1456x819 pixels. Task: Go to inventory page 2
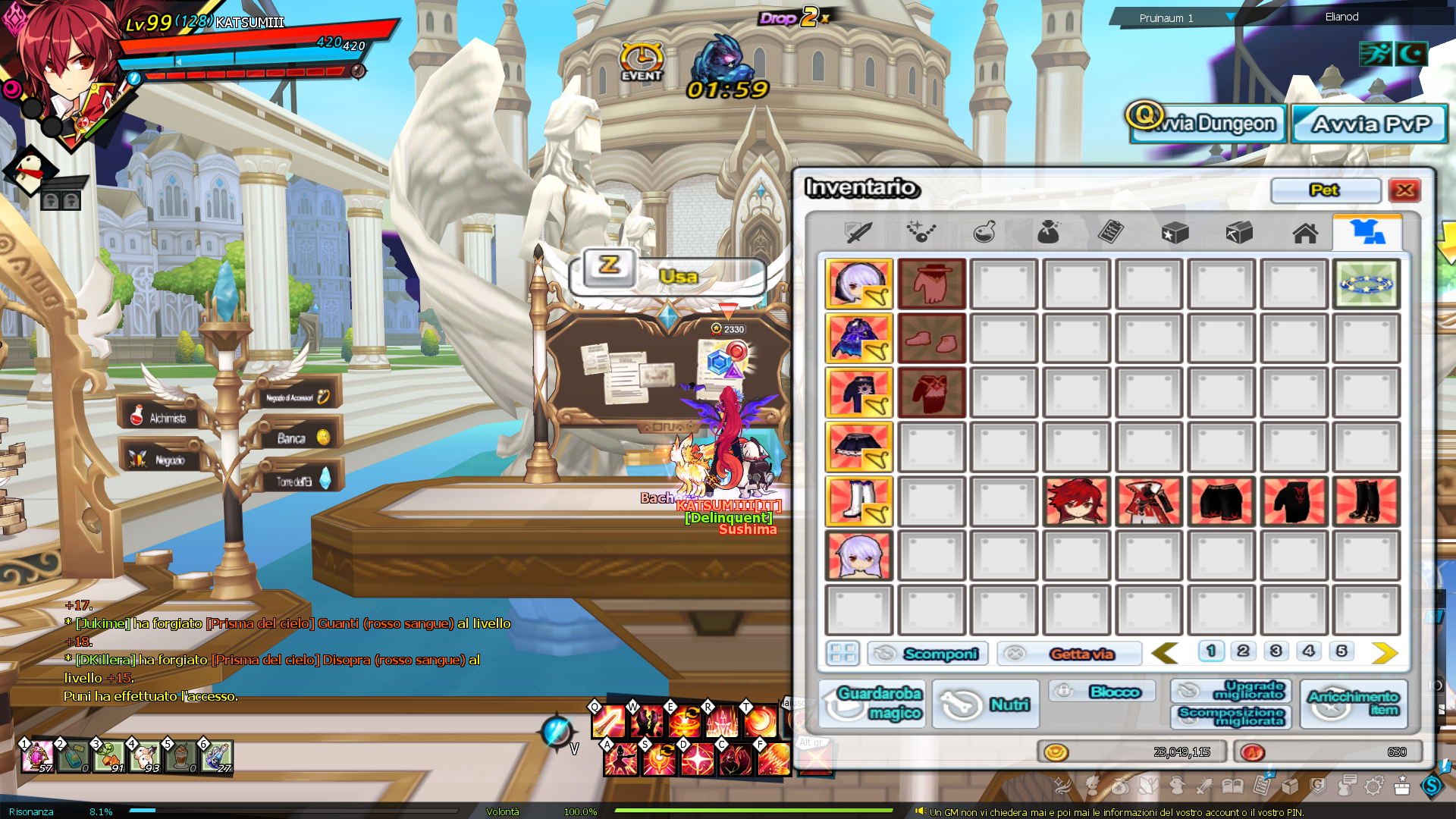pyautogui.click(x=1243, y=651)
